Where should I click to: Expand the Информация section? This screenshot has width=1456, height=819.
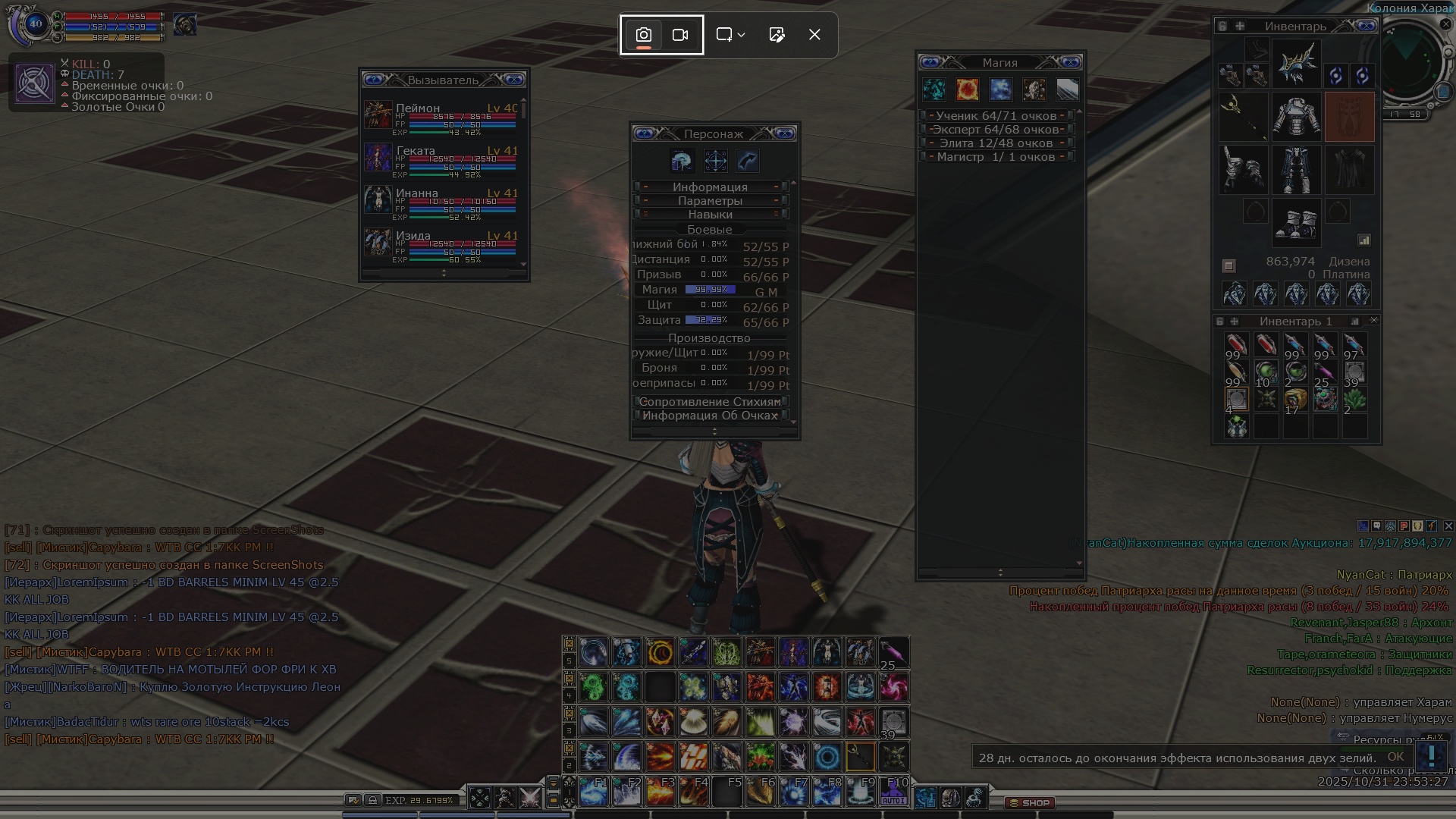click(711, 187)
